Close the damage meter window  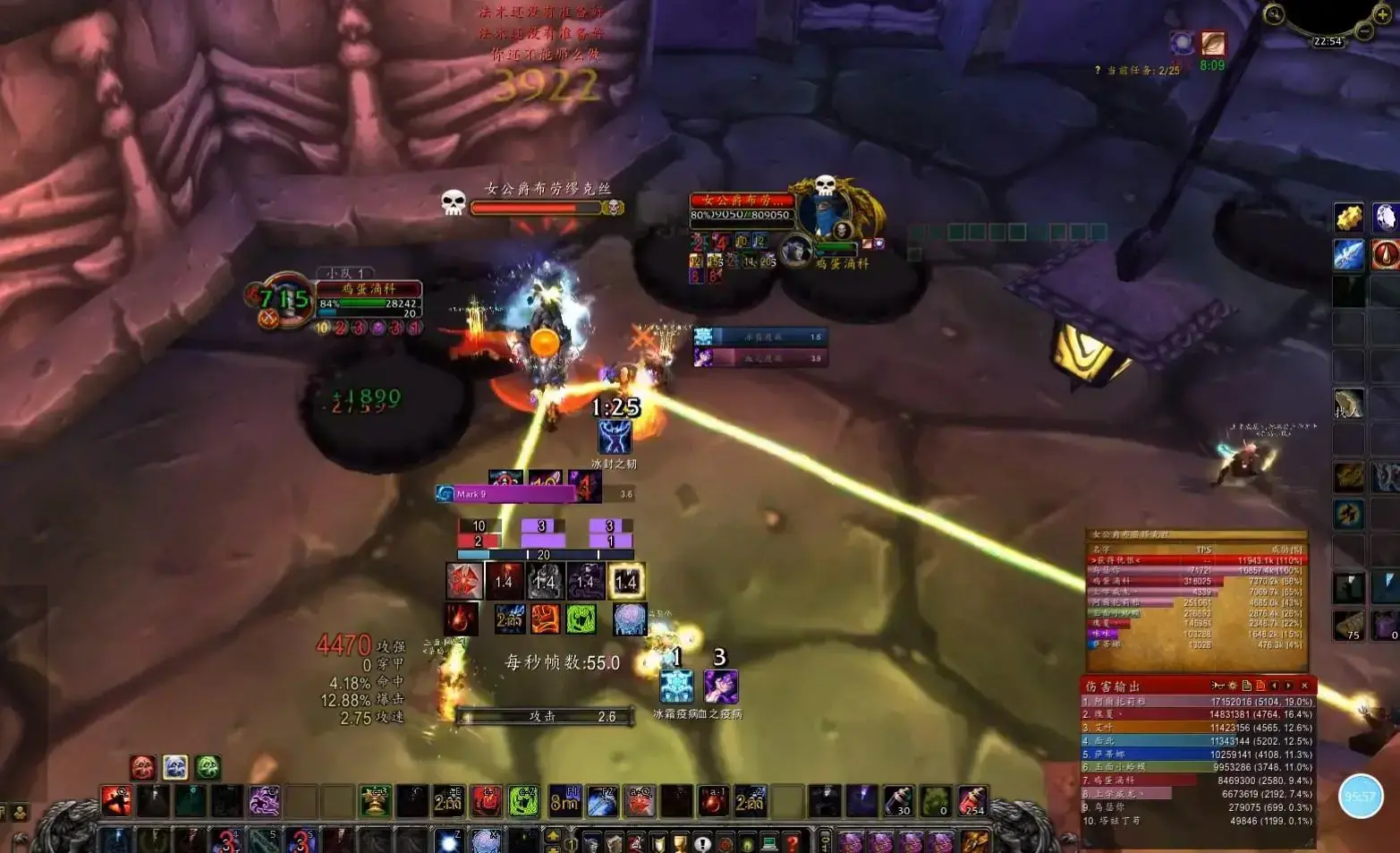click(1304, 686)
